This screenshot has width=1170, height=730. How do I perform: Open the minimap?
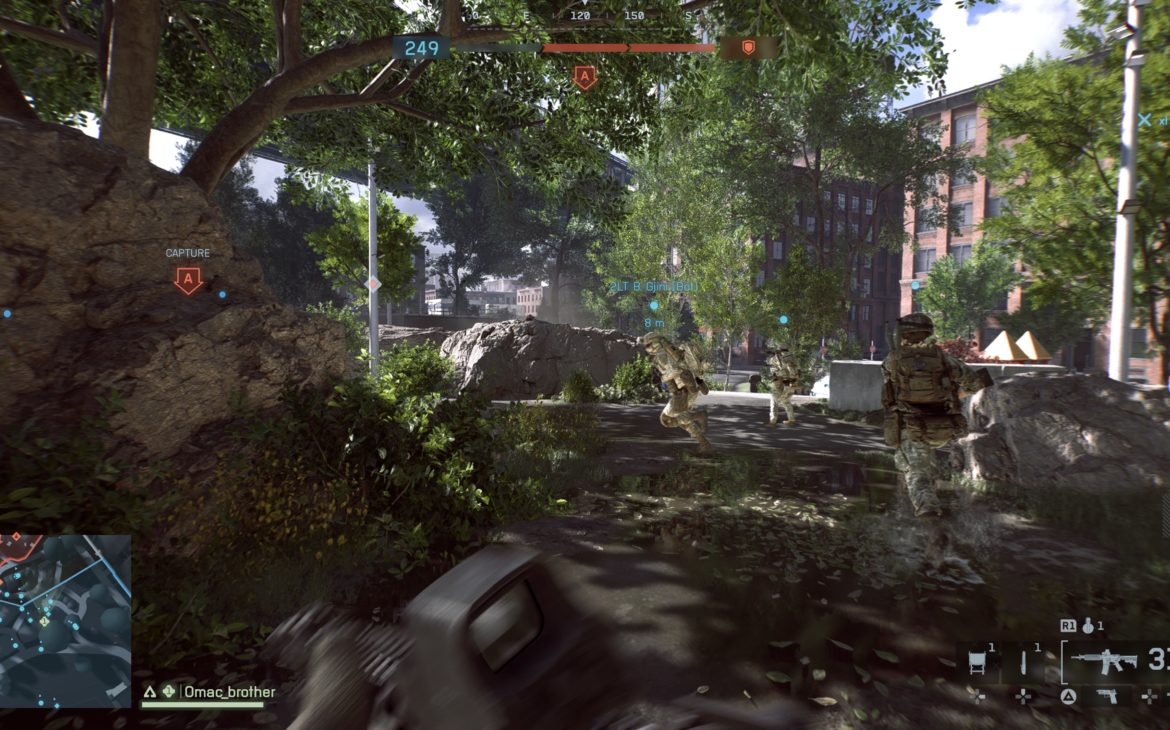click(x=65, y=621)
